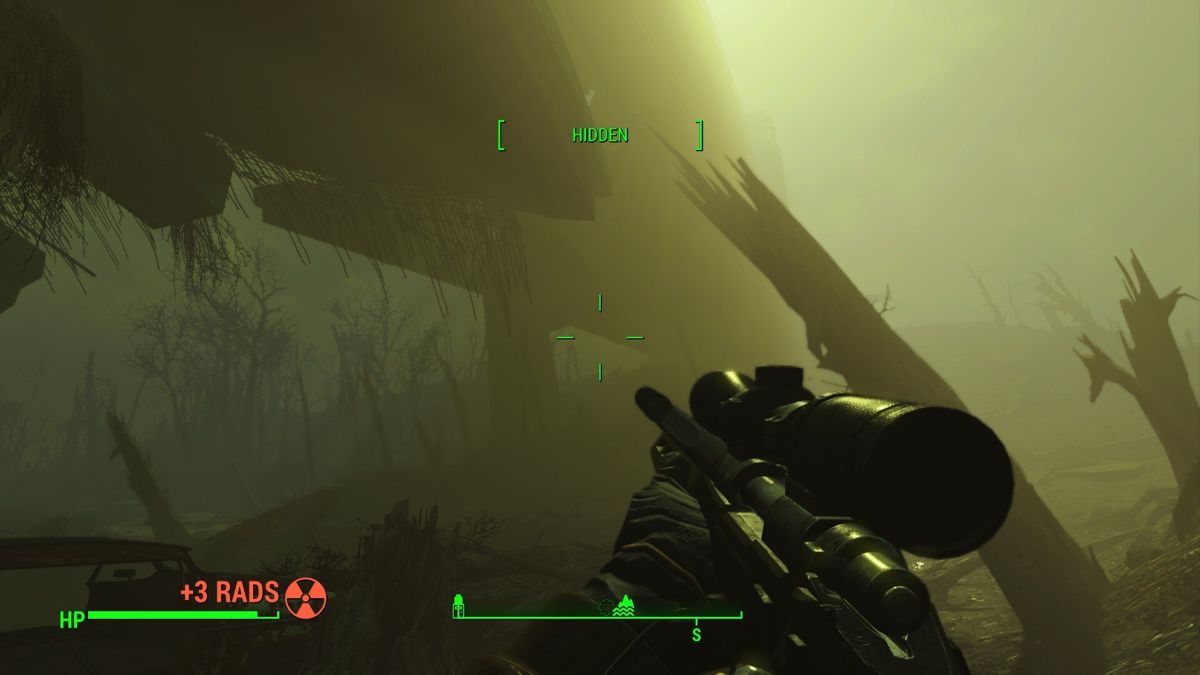
Task: Click the trees-and-water location marker on compass
Action: 623,604
